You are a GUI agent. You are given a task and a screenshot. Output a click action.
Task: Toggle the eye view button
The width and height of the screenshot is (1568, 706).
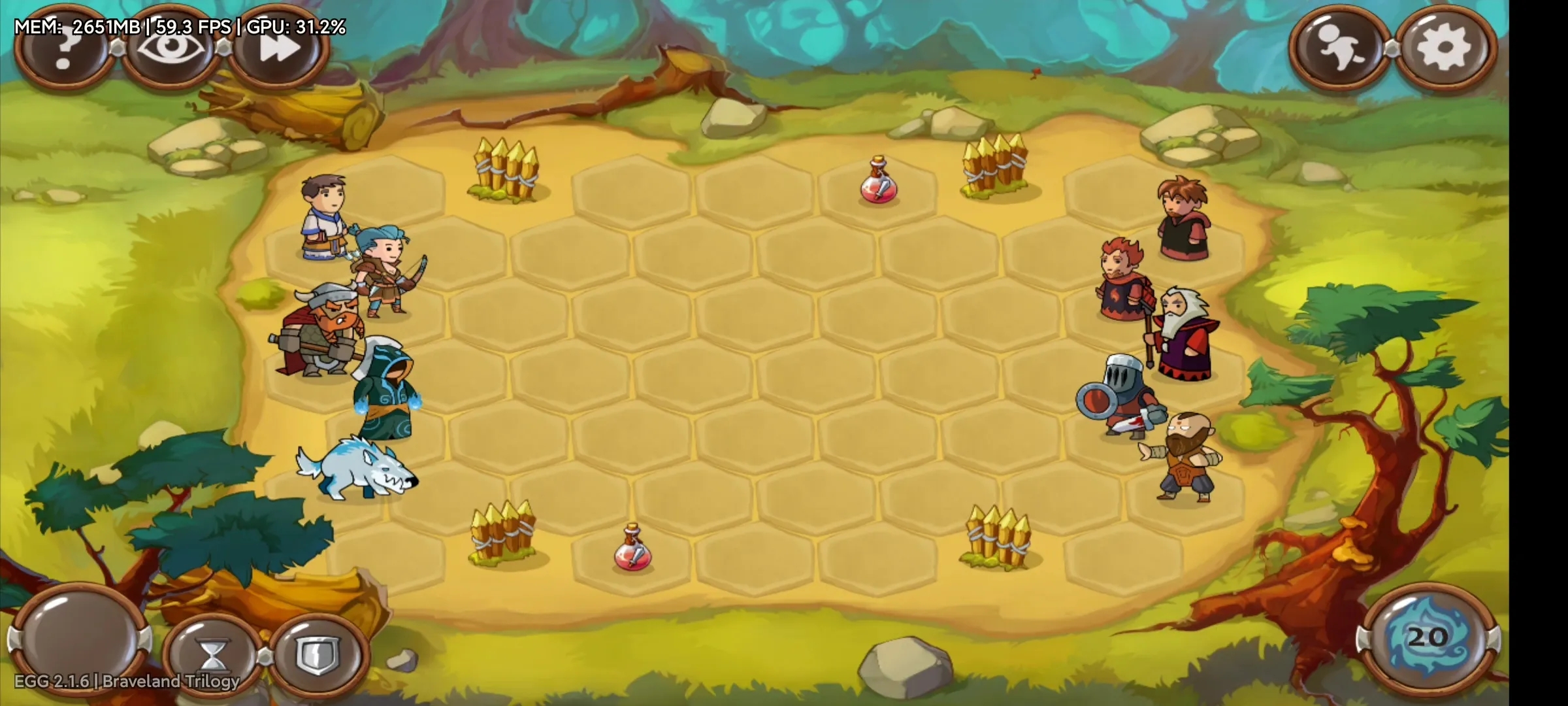click(x=171, y=49)
